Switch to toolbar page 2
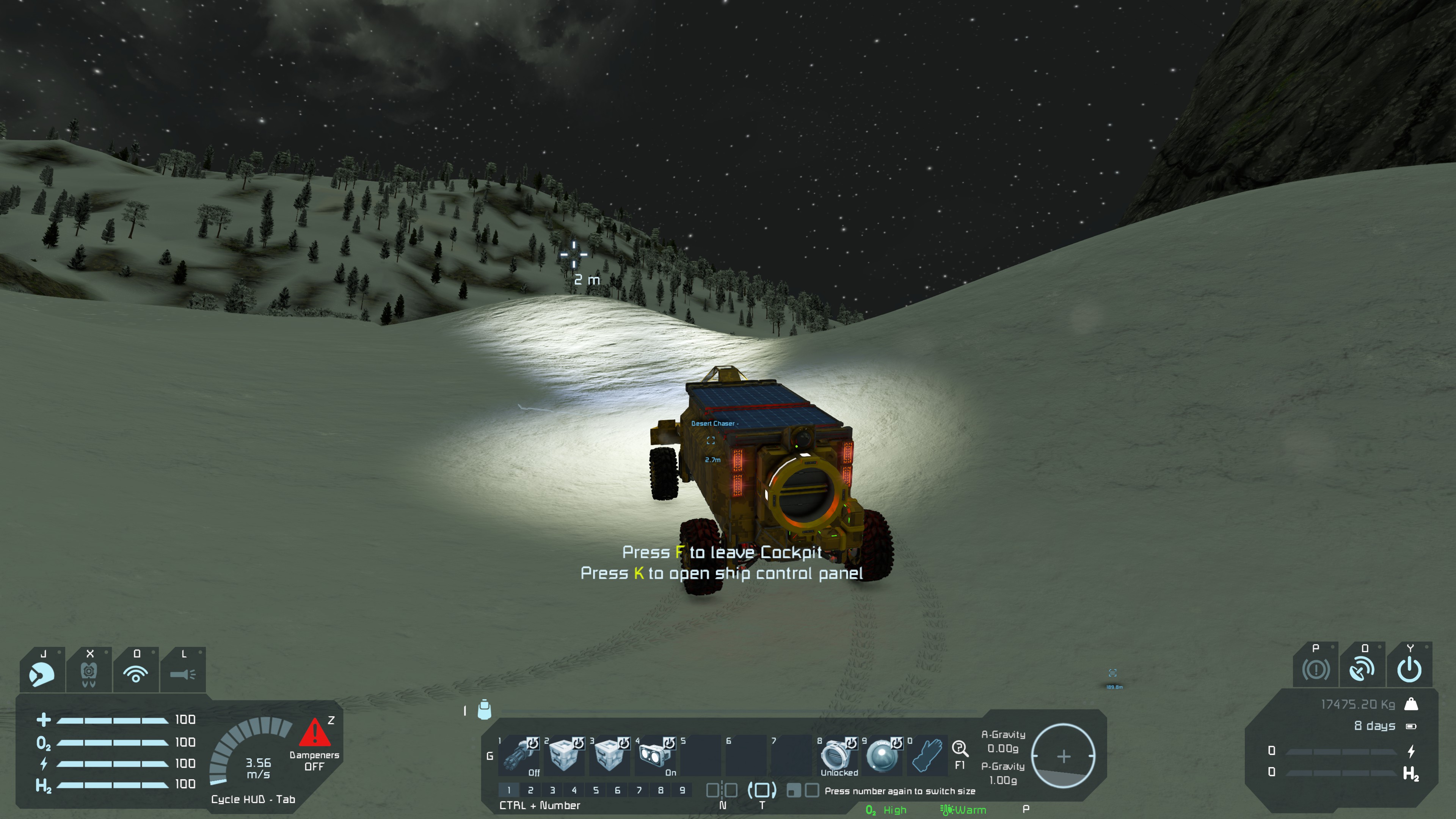Image resolution: width=1456 pixels, height=819 pixels. click(x=530, y=790)
